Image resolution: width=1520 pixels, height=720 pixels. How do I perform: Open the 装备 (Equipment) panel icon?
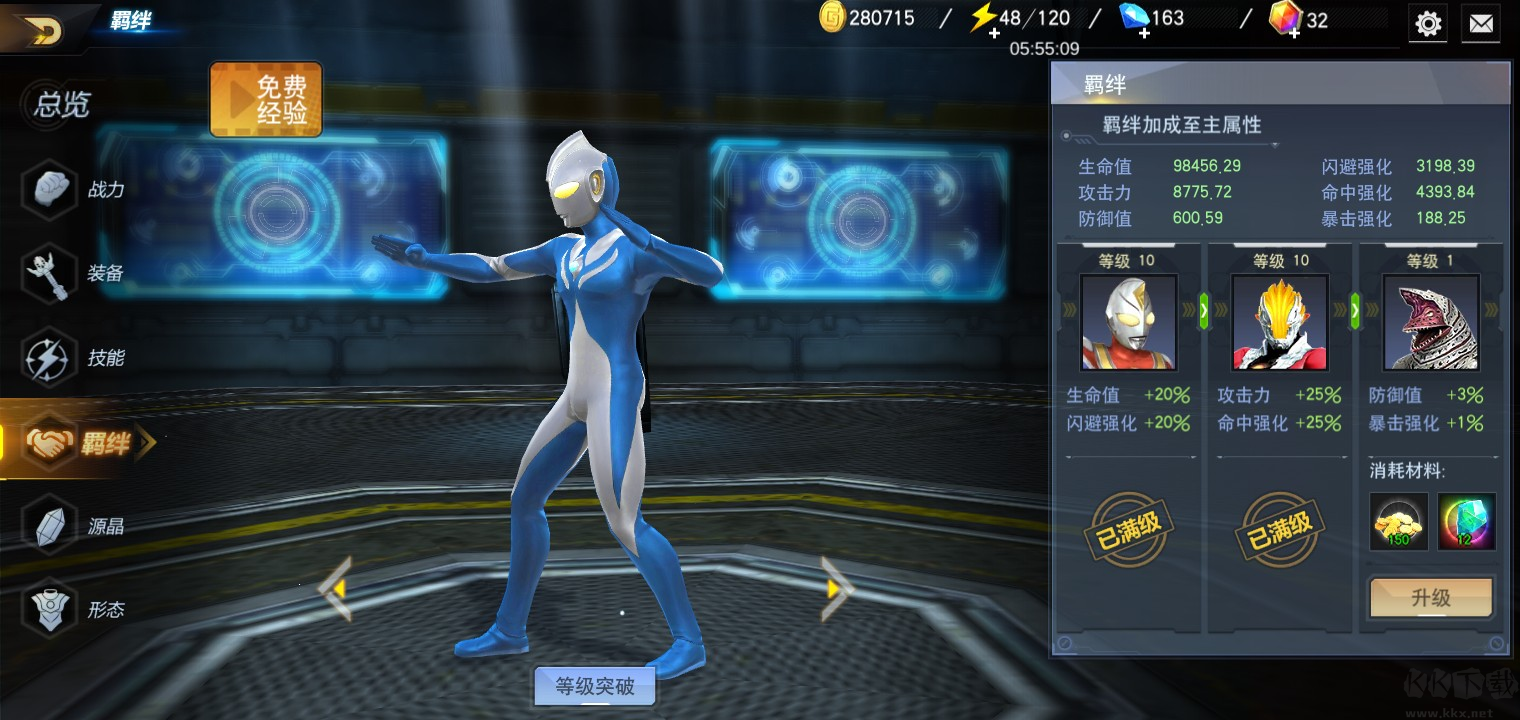[52, 273]
